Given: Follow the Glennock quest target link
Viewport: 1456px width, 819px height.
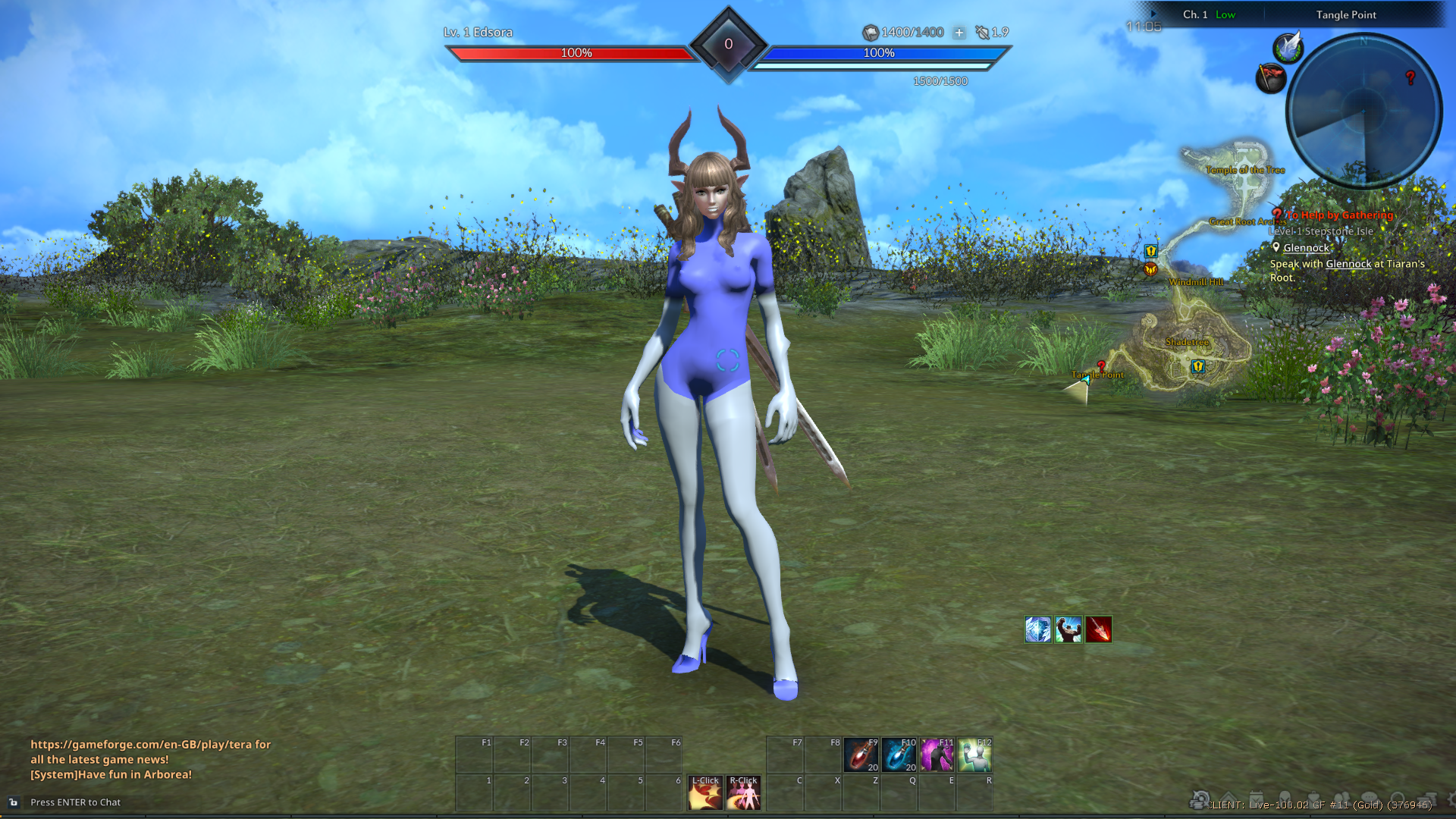Looking at the screenshot, I should point(1306,248).
